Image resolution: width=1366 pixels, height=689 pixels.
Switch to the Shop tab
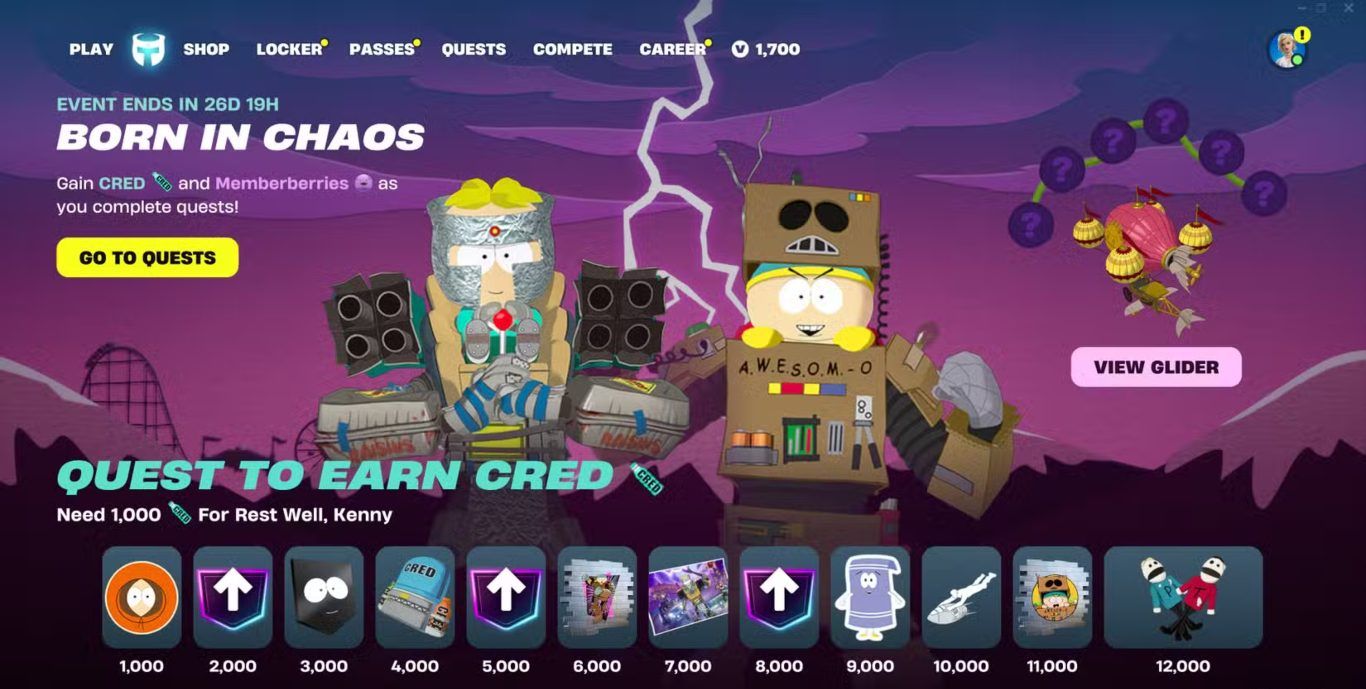tap(206, 49)
